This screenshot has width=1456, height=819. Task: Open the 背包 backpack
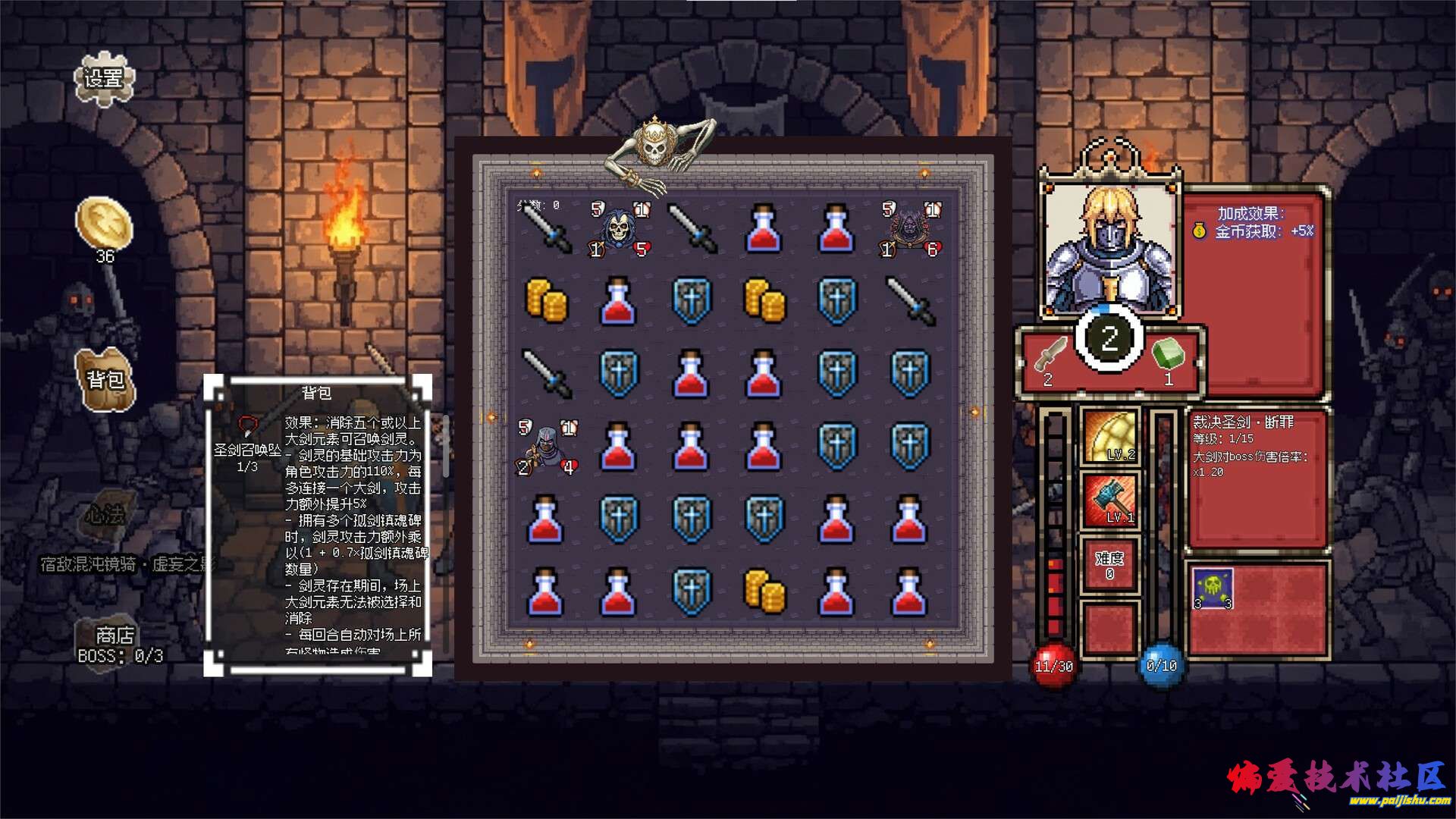click(x=105, y=378)
